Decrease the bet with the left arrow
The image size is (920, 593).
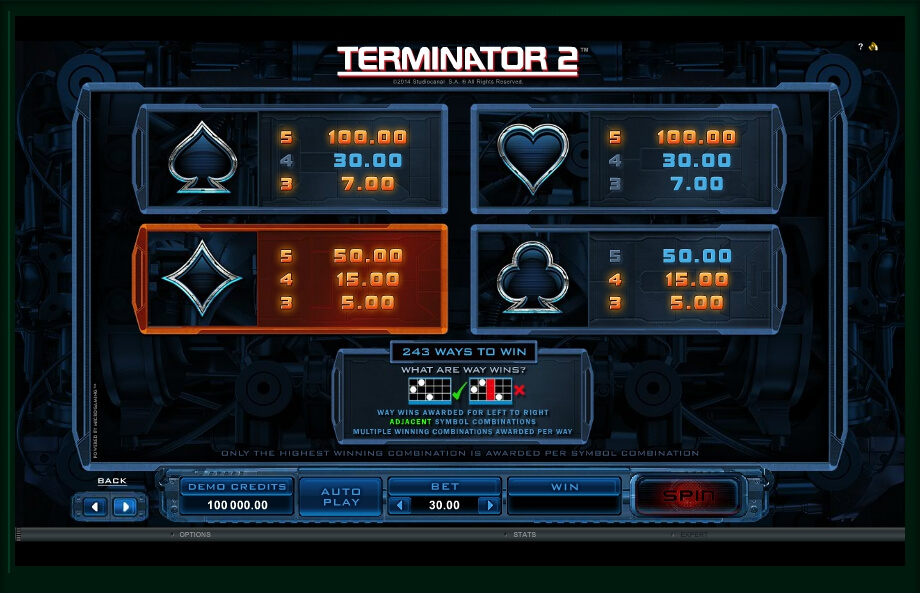pos(402,505)
